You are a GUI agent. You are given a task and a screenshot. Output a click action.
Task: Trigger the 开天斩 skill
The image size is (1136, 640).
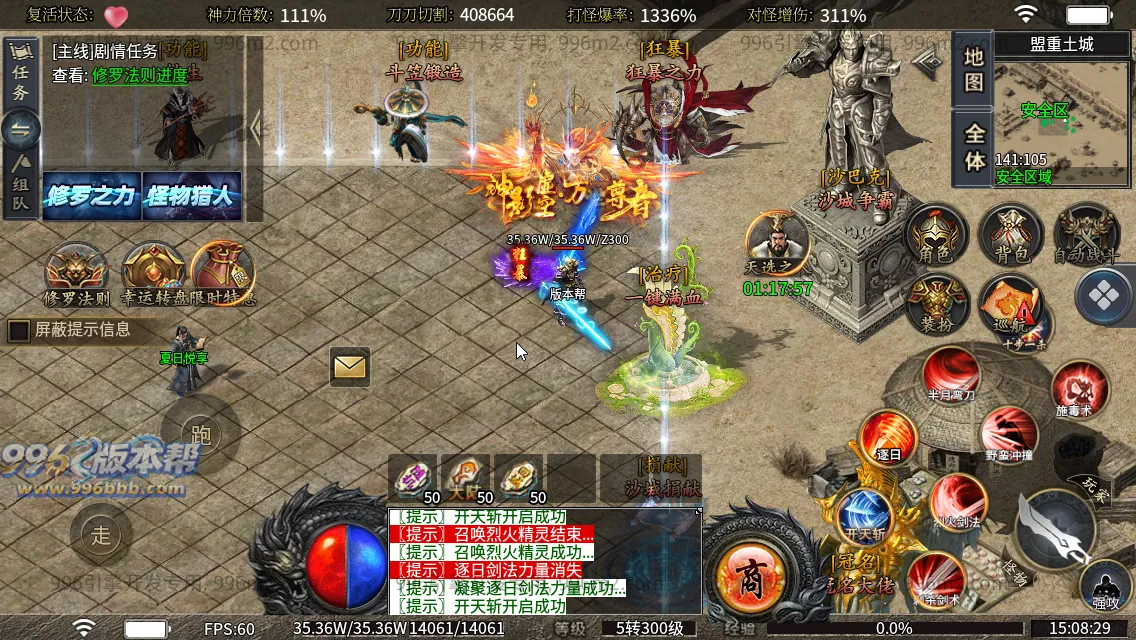866,513
